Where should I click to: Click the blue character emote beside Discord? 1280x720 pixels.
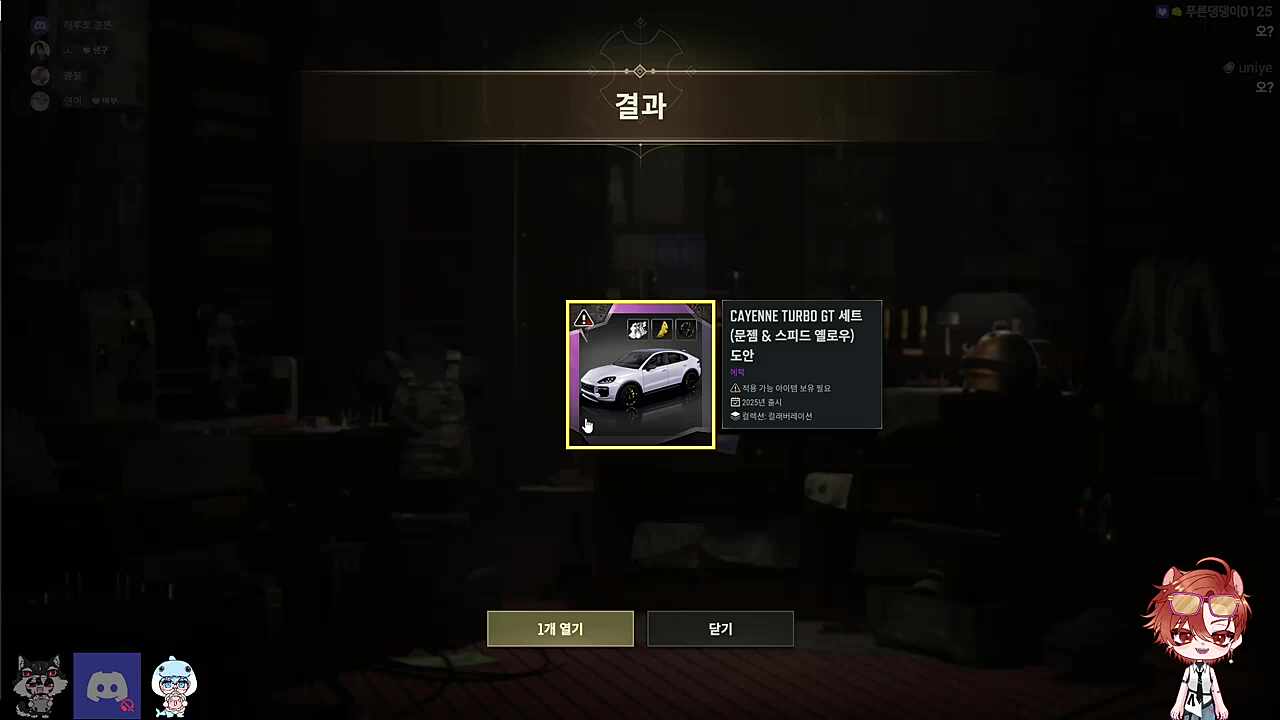[x=174, y=684]
